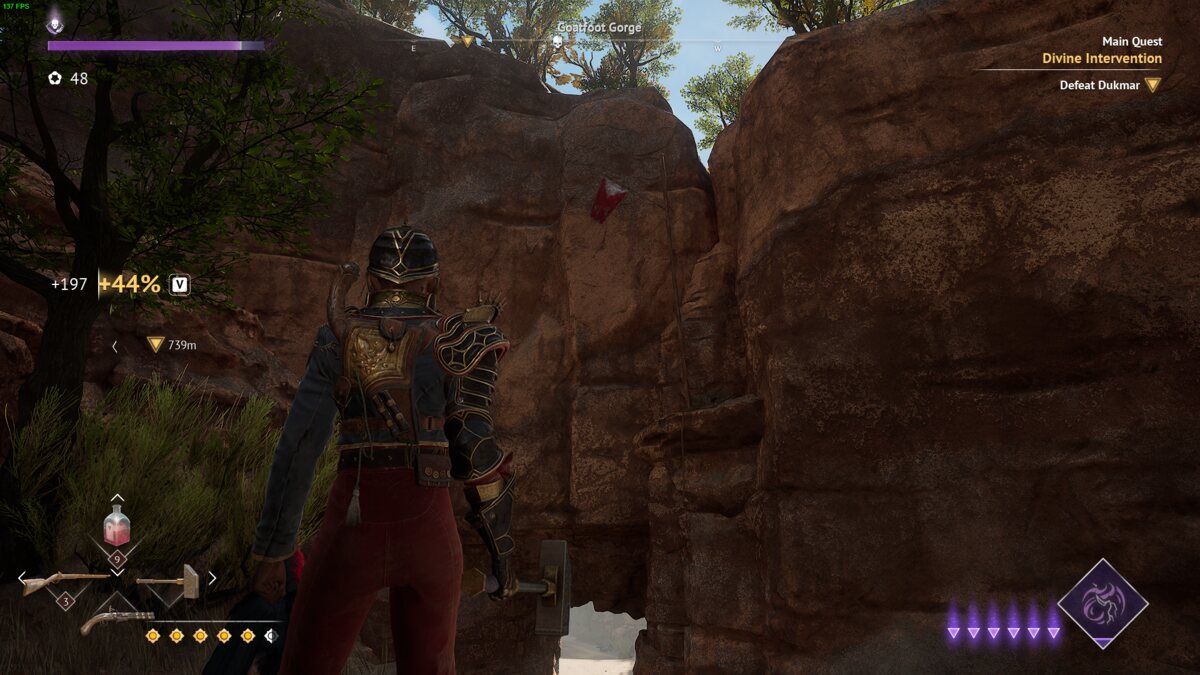1200x675 pixels.
Task: Select the red healing flask slot
Action: [x=117, y=526]
